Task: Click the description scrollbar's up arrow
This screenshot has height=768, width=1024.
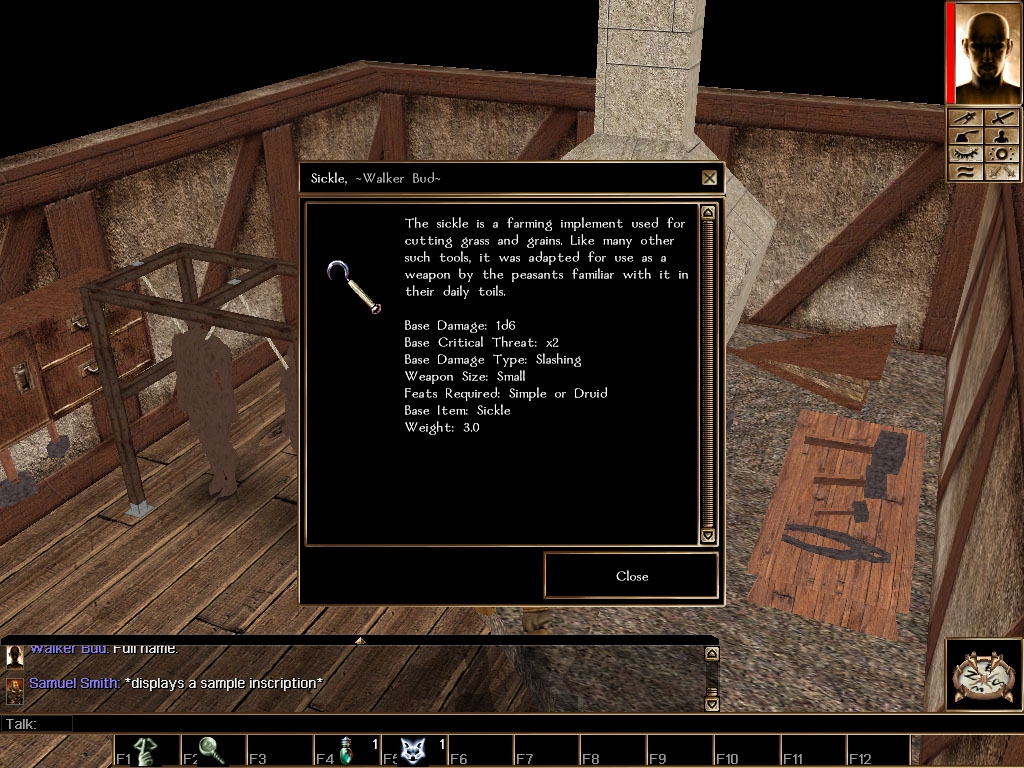Action: point(708,212)
